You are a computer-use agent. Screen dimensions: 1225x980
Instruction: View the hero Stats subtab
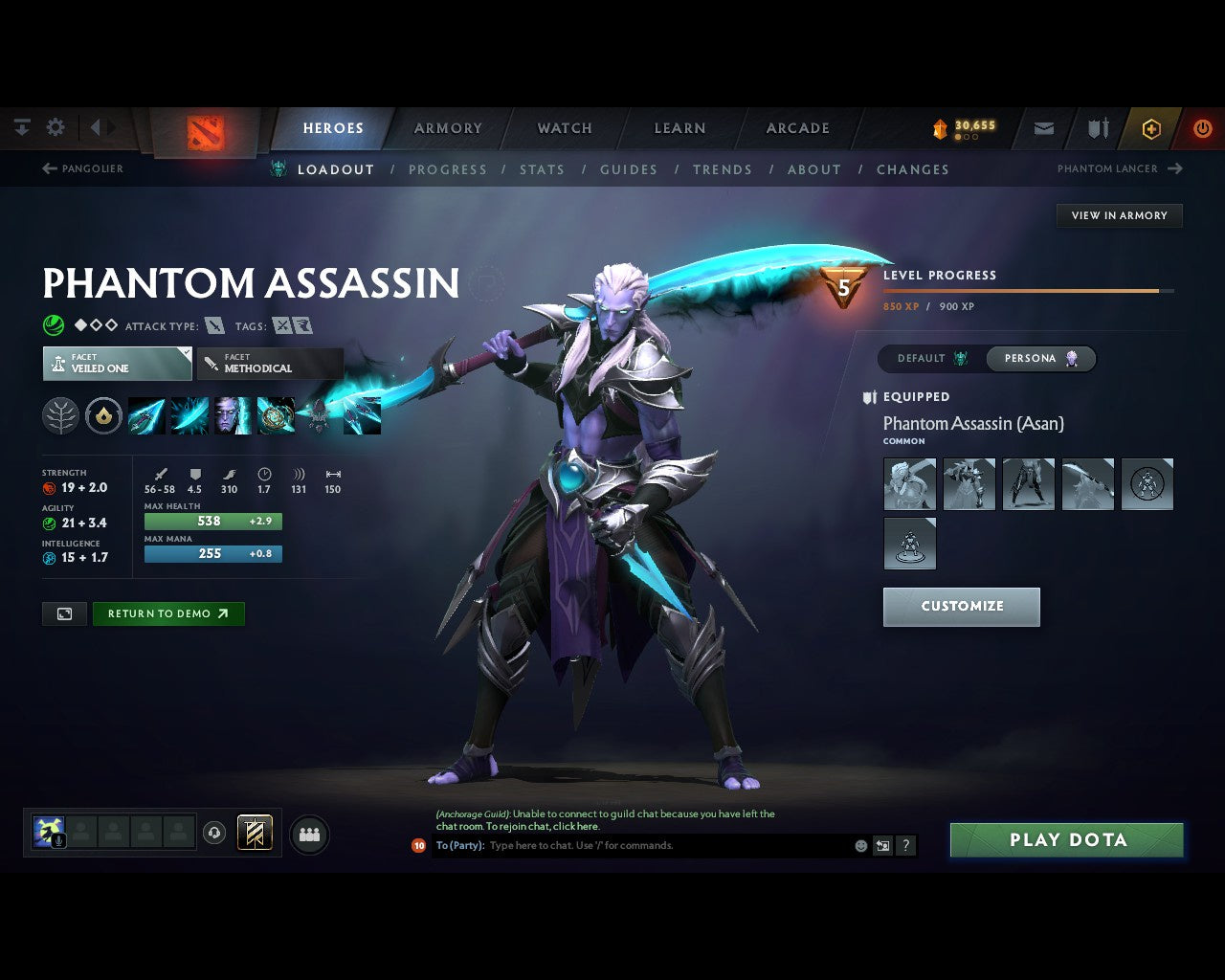tap(542, 169)
